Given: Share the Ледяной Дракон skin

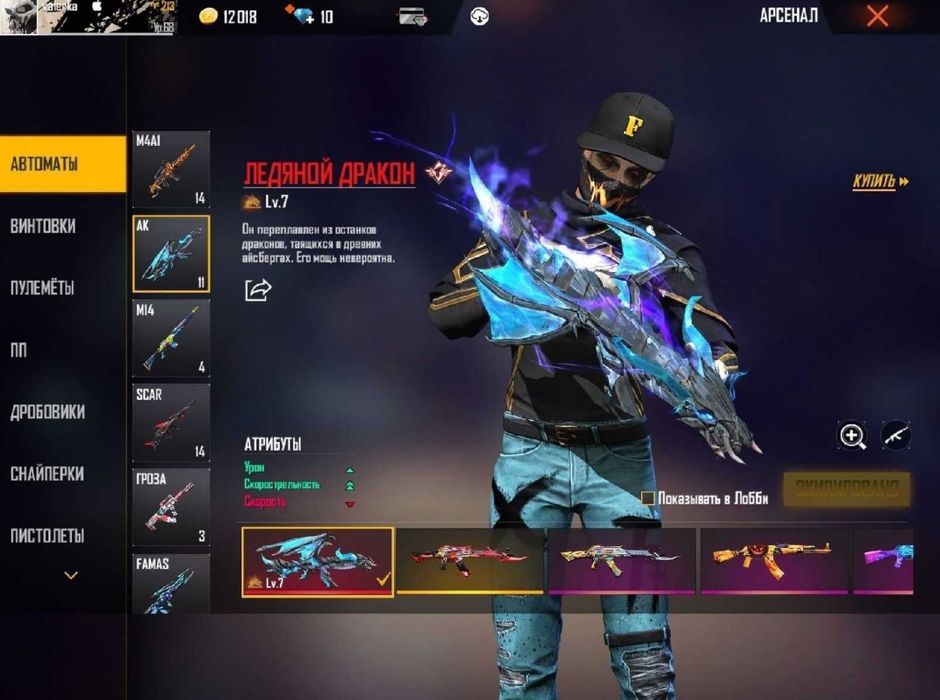Looking at the screenshot, I should coord(258,290).
